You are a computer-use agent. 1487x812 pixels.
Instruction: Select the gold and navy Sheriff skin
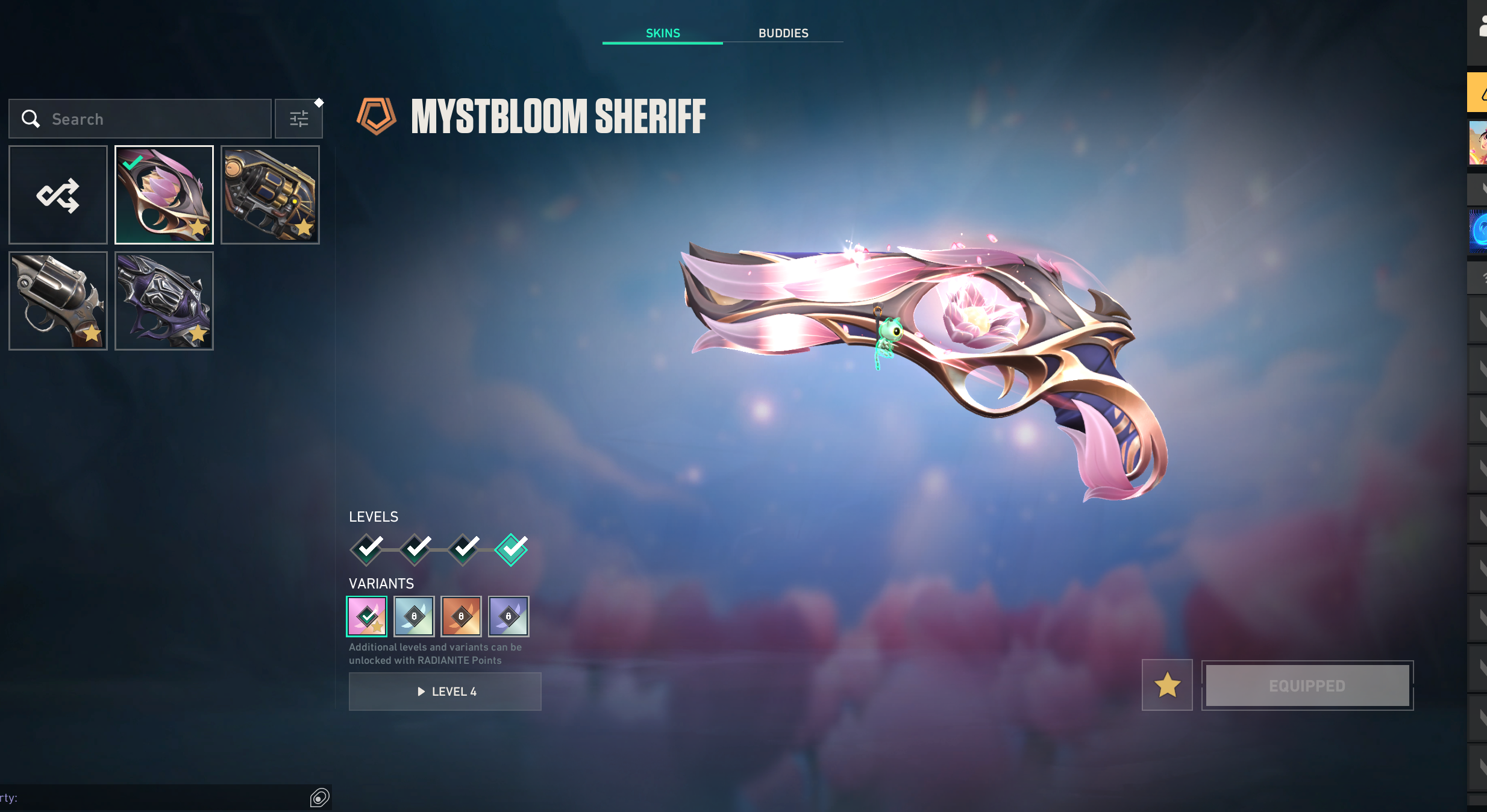click(x=270, y=195)
